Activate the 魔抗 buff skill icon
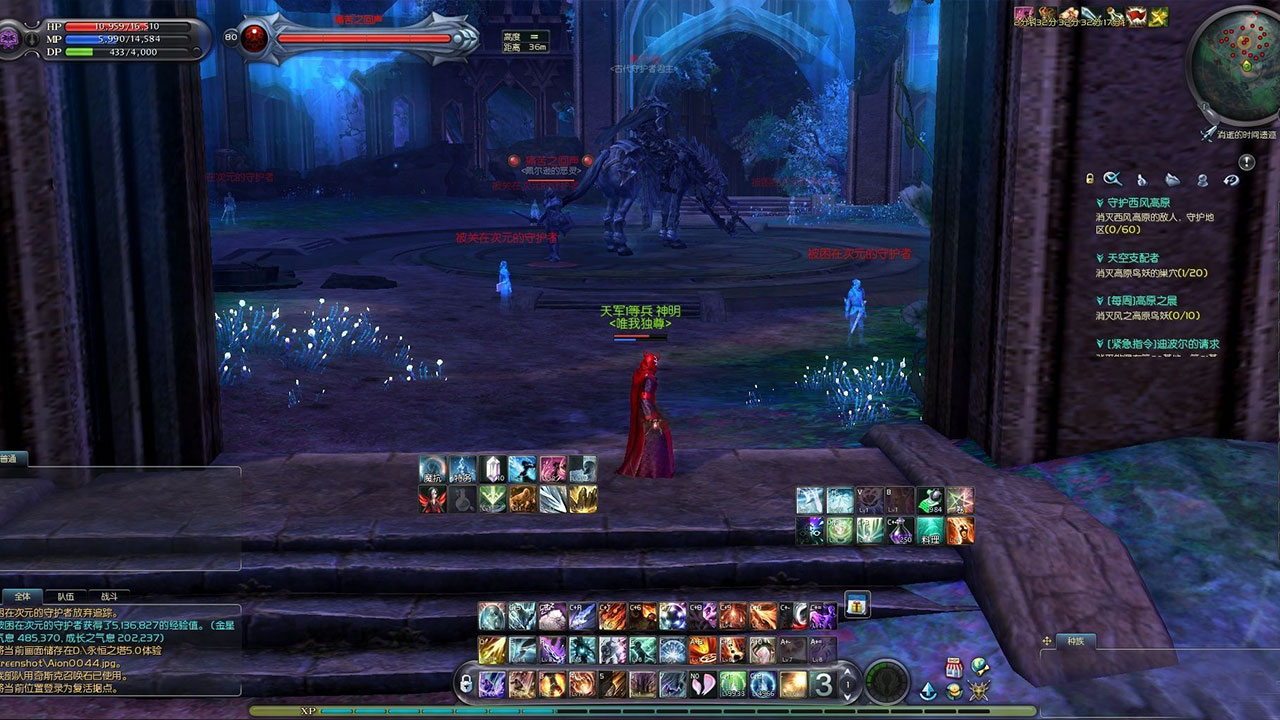 tap(432, 469)
